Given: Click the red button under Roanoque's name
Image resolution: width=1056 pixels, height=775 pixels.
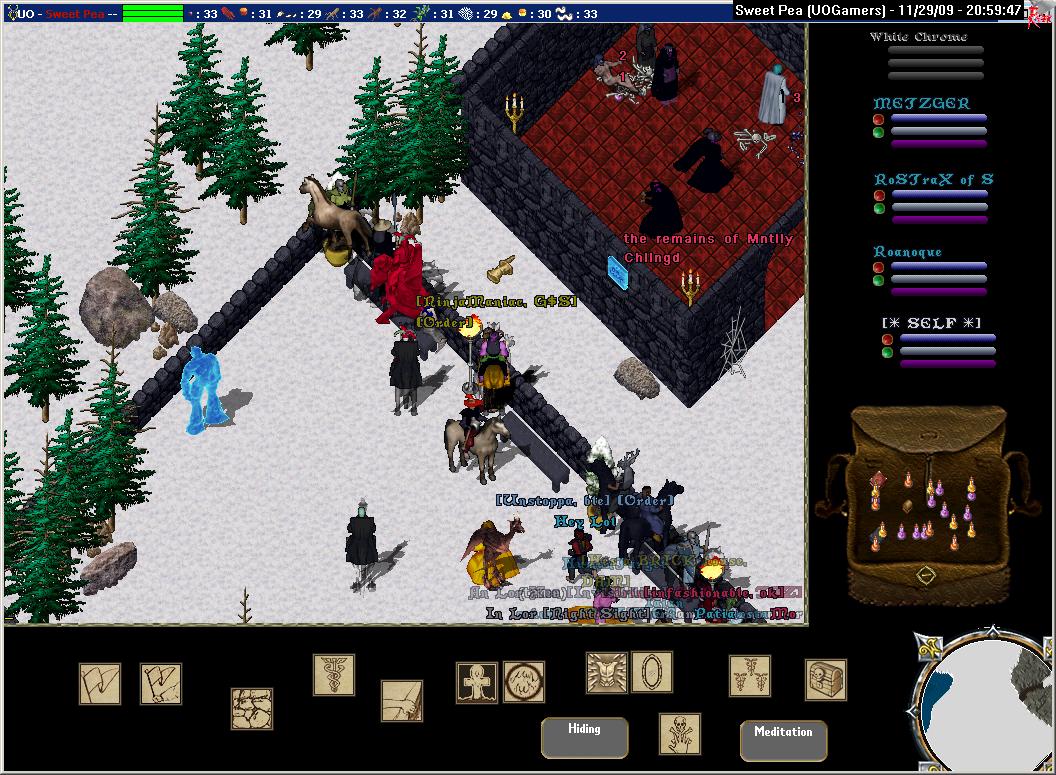Looking at the screenshot, I should [x=878, y=268].
